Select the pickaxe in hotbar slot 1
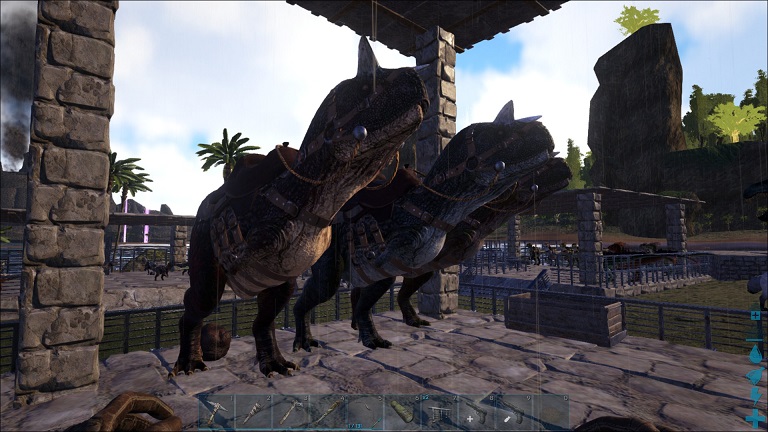 (215, 412)
